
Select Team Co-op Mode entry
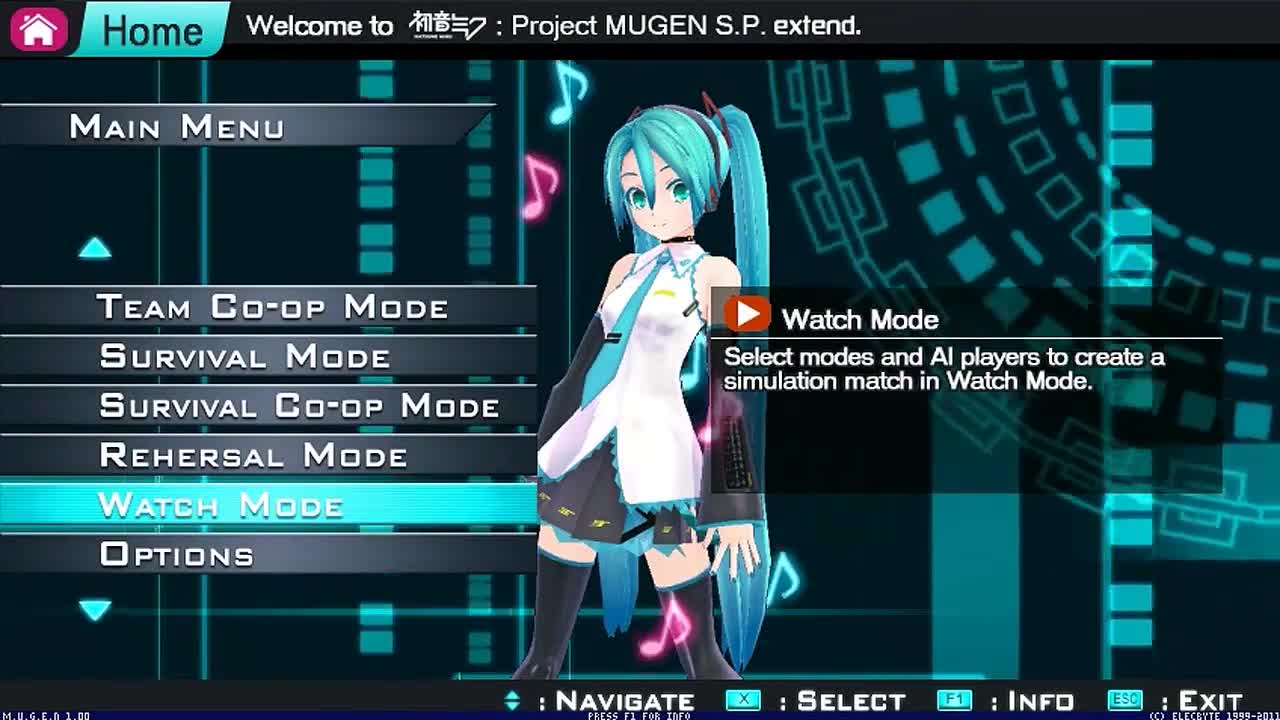[x=272, y=307]
